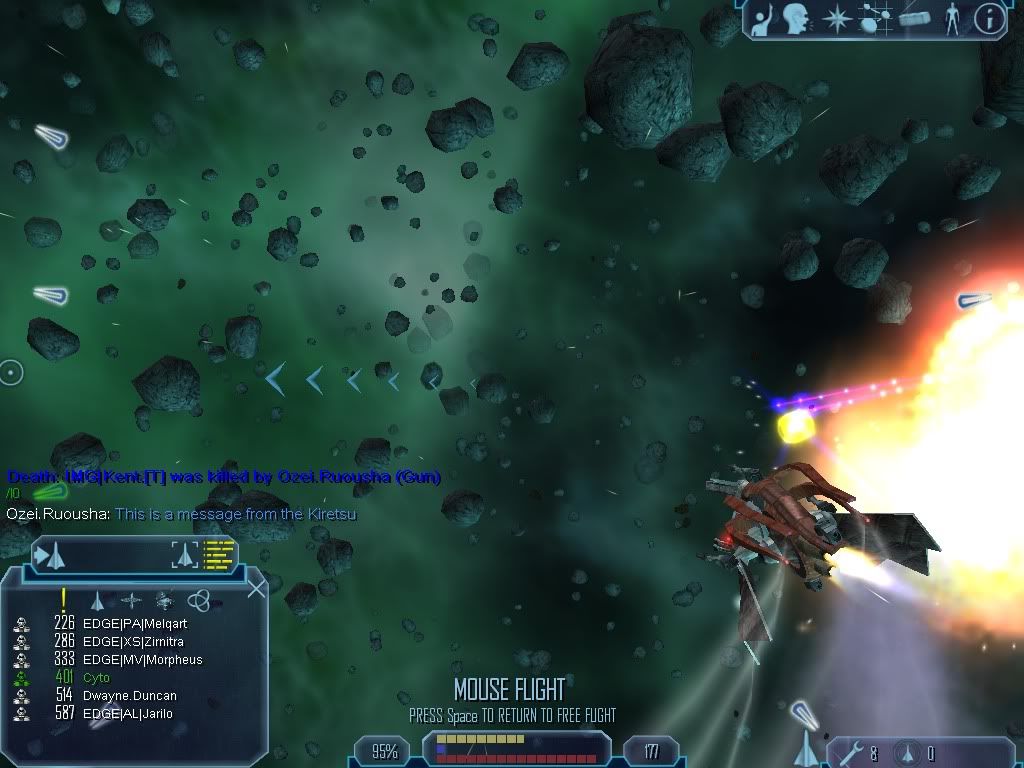Open the waving pilot request menu
1024x768 pixels.
point(762,19)
